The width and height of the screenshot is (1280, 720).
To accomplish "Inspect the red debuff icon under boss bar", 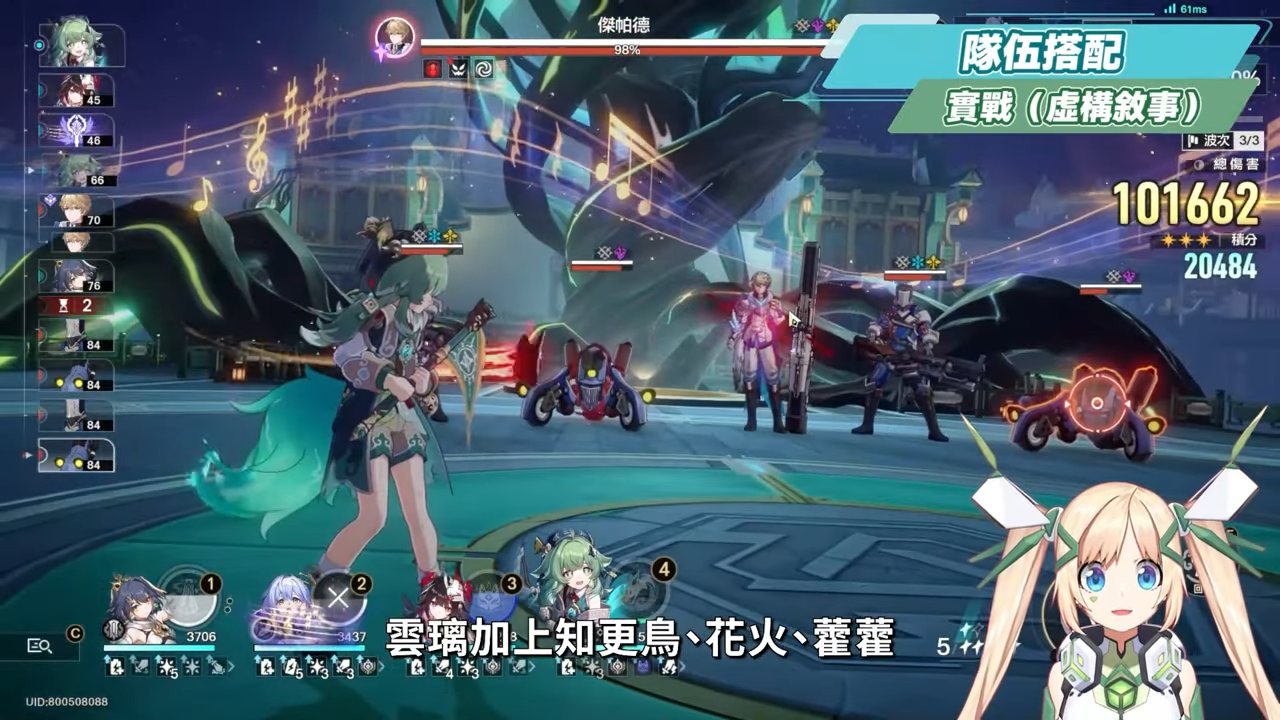I will [432, 69].
